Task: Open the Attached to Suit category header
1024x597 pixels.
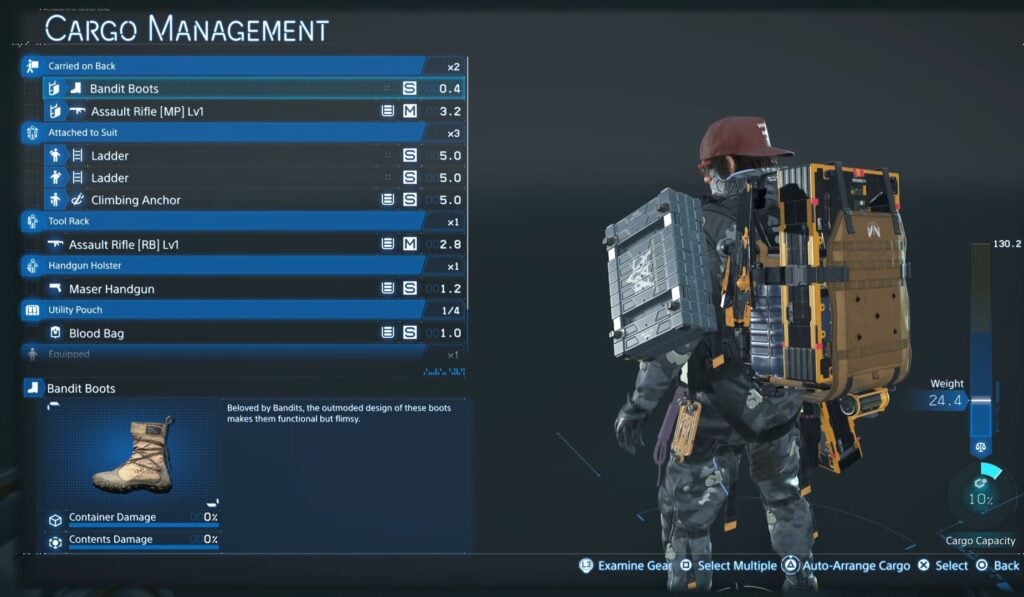Action: pyautogui.click(x=243, y=132)
